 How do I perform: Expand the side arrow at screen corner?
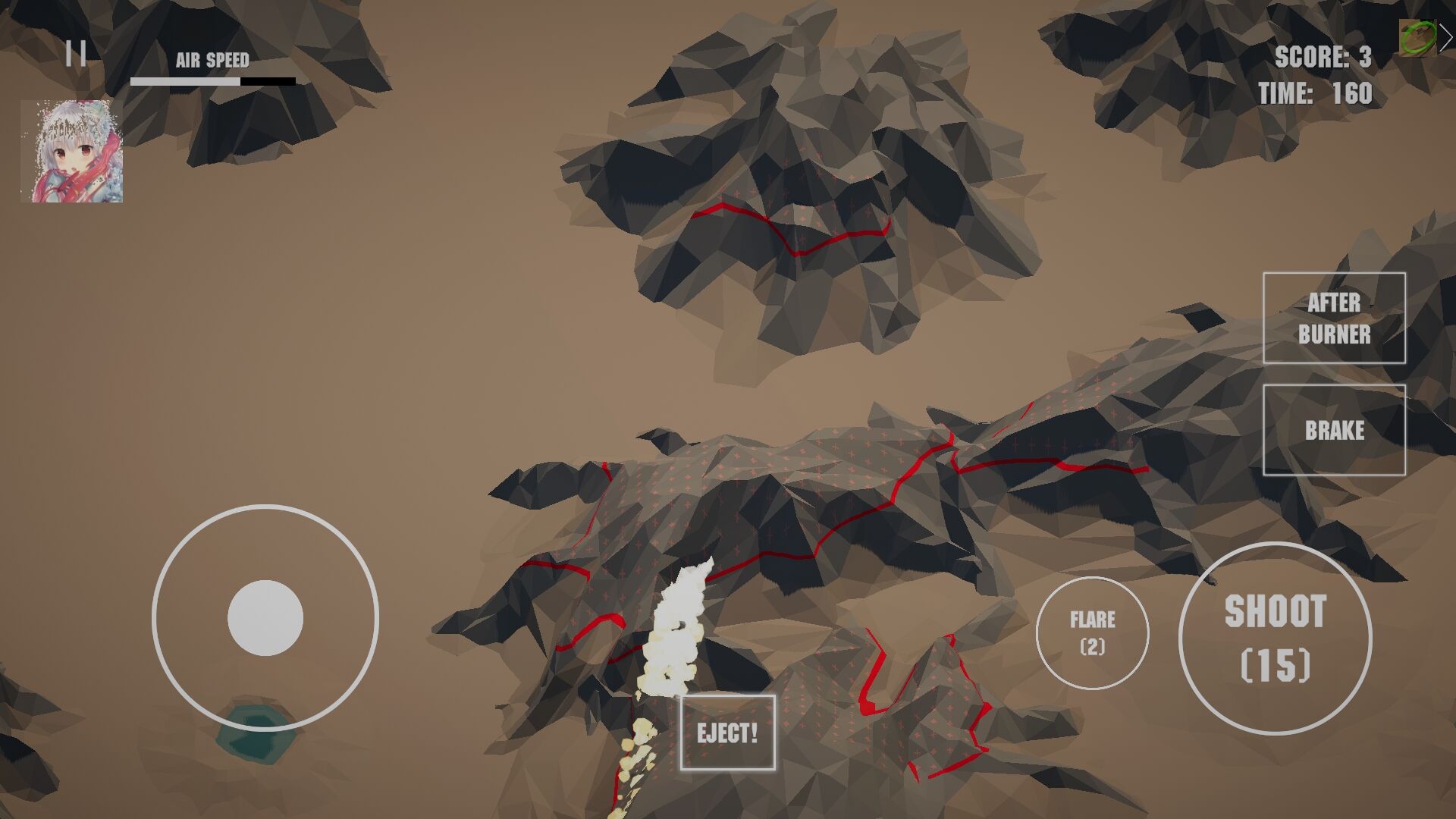click(x=1446, y=38)
